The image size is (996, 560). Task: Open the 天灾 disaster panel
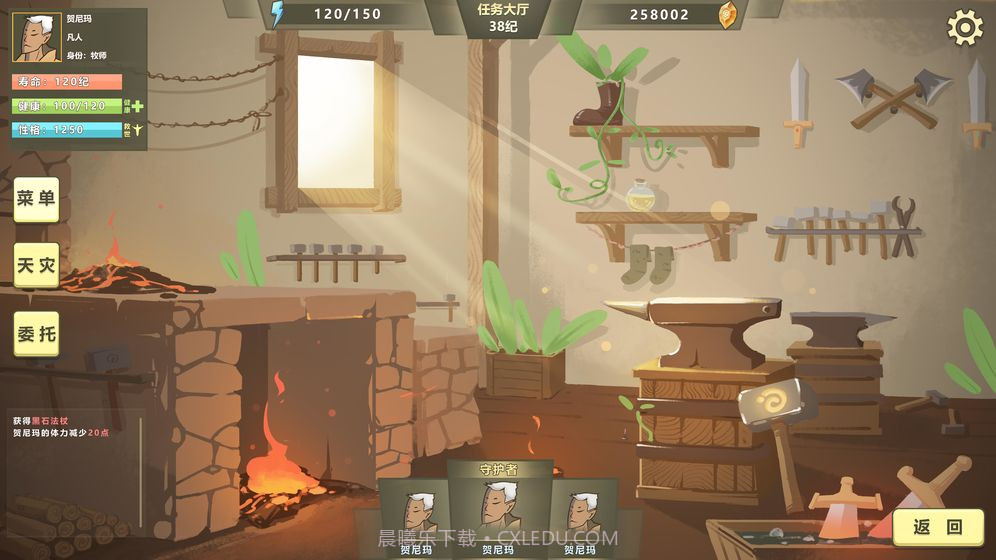click(x=36, y=266)
